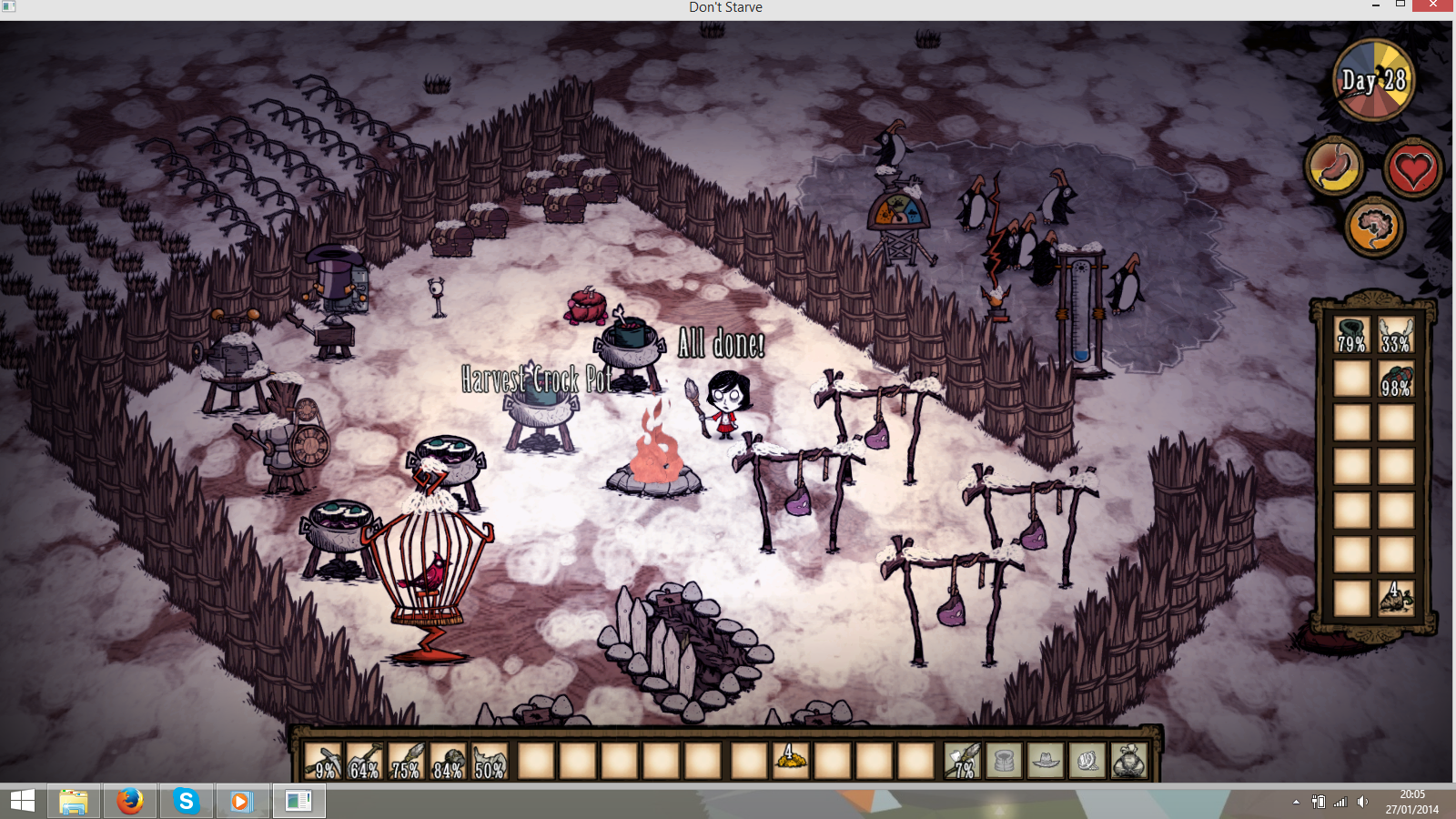Choose the spear with 75% durability

click(x=406, y=761)
